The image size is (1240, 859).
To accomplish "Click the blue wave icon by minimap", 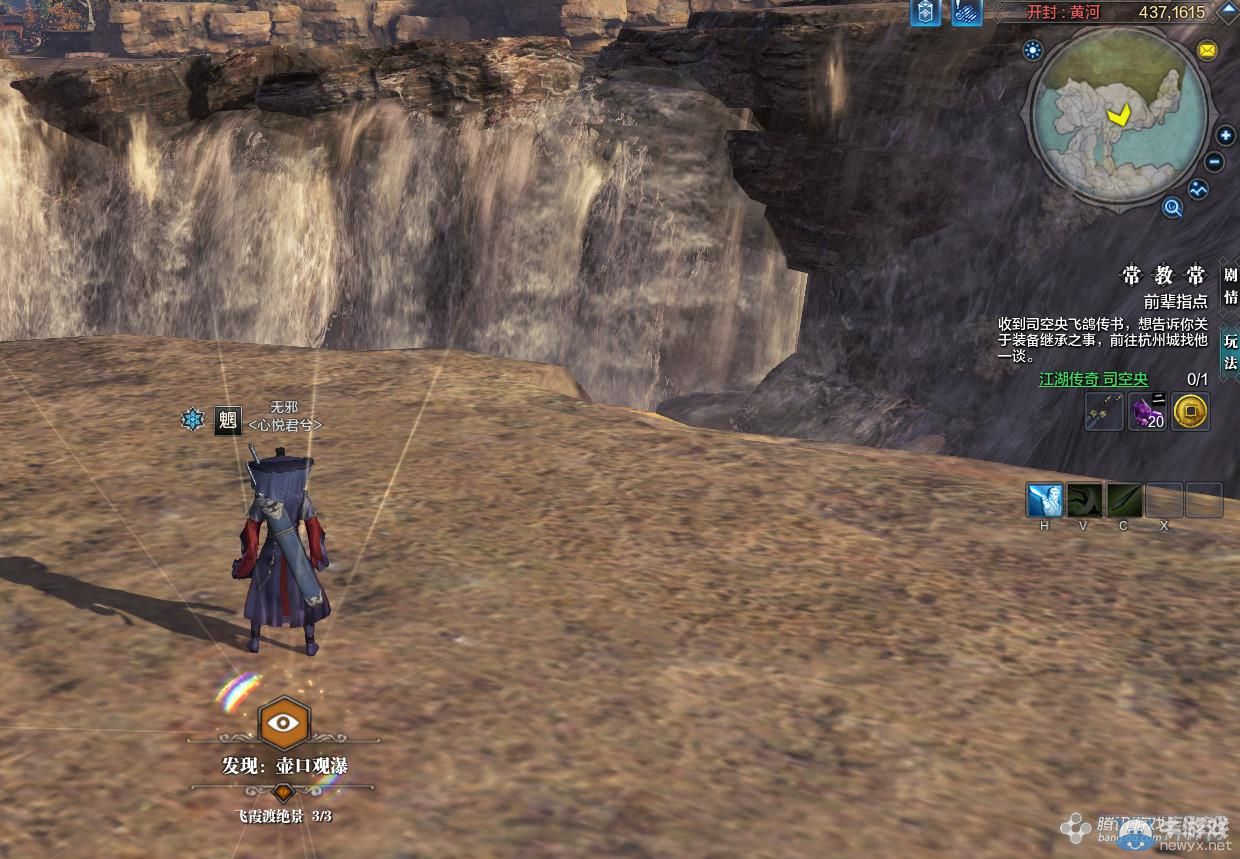I will [x=1198, y=188].
